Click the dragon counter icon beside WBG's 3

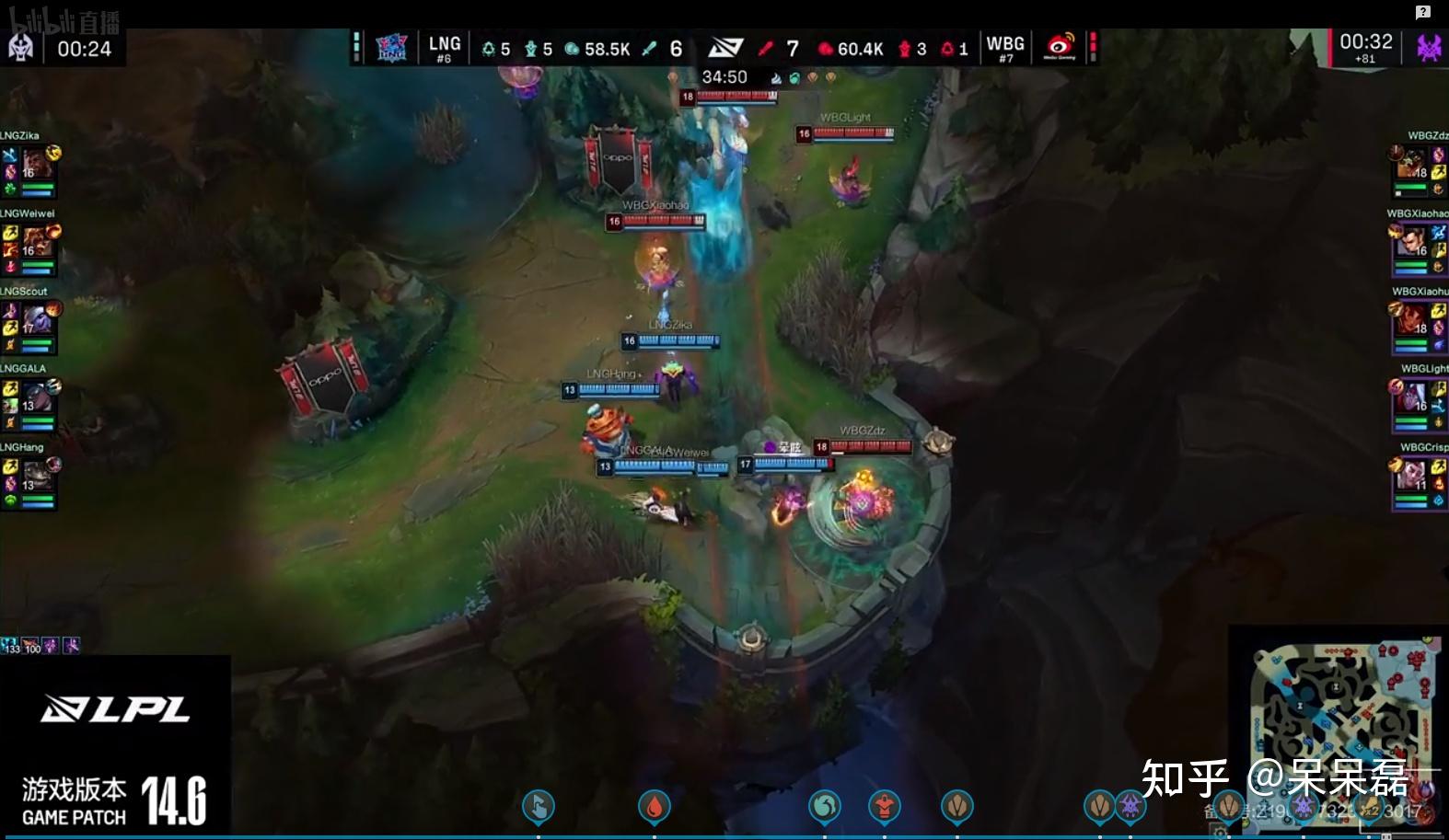pyautogui.click(x=904, y=49)
